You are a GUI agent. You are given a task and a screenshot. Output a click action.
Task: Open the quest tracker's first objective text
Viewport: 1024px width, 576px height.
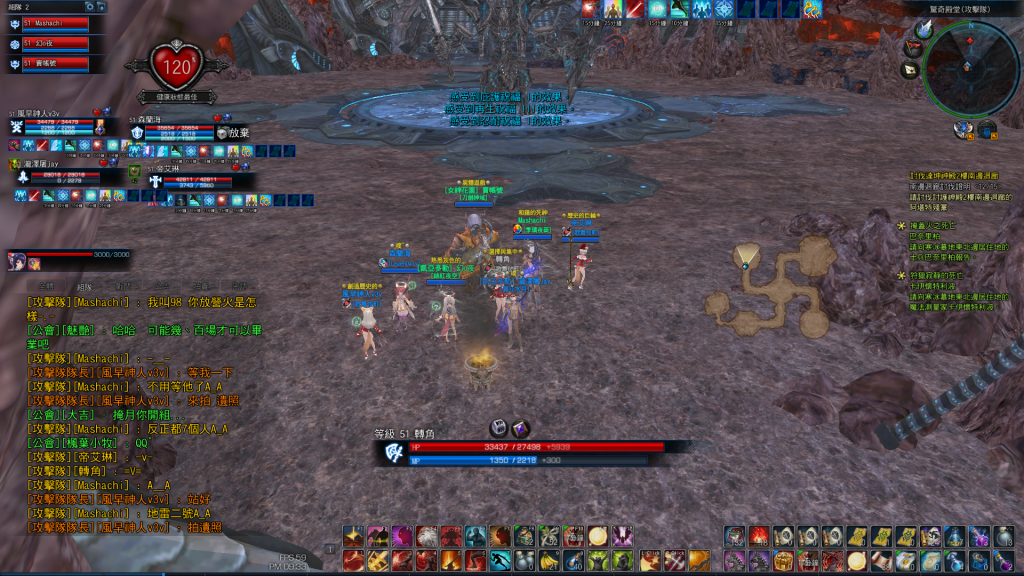[950, 185]
